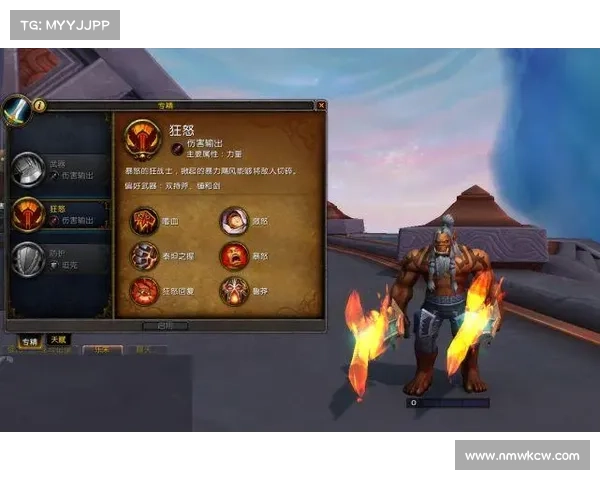
Task: Click the 激怒 ability icon
Action: pos(234,220)
